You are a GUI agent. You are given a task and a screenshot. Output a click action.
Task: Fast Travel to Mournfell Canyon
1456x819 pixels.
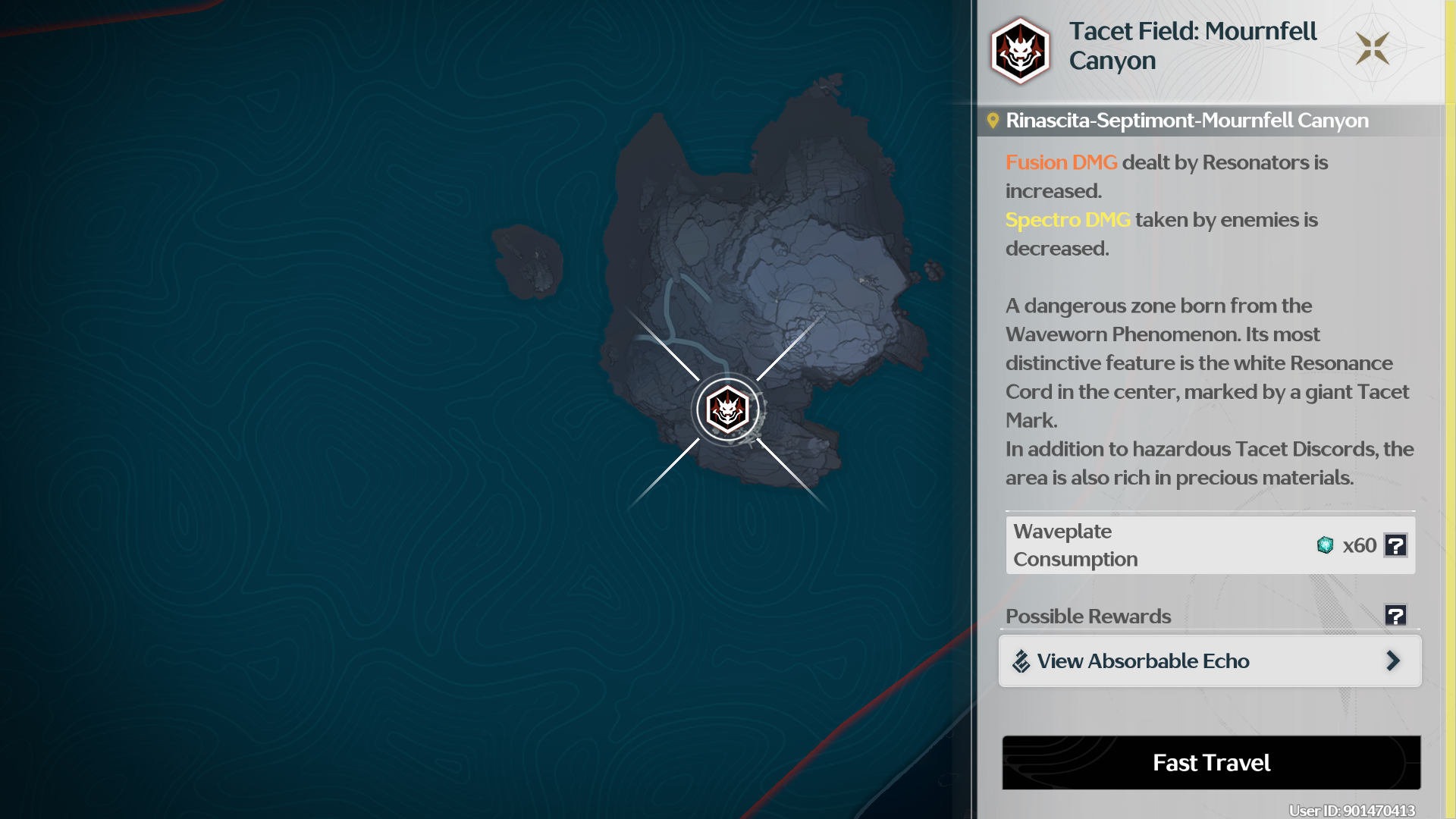coord(1211,762)
